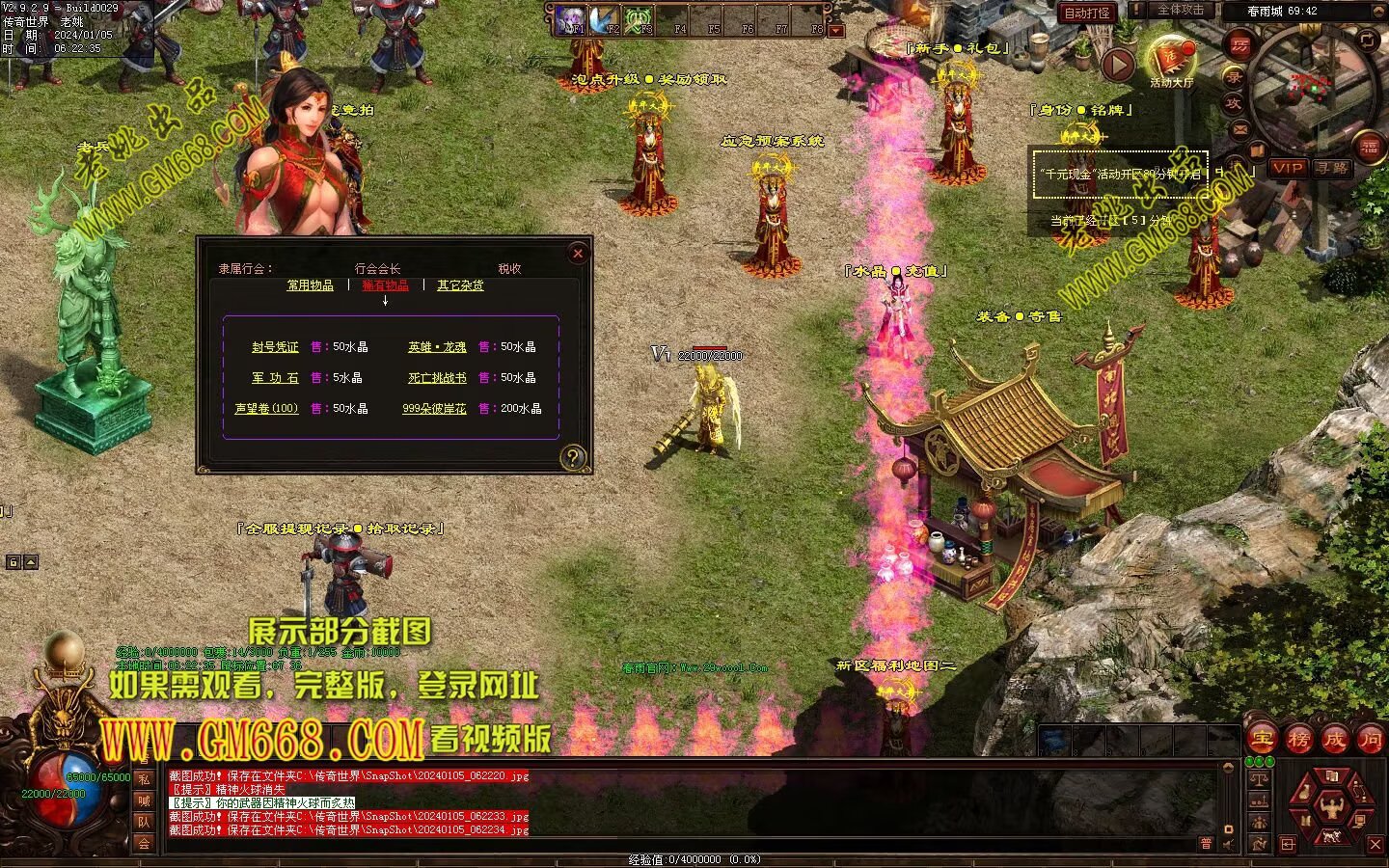Close the guild shop dialog

[578, 254]
